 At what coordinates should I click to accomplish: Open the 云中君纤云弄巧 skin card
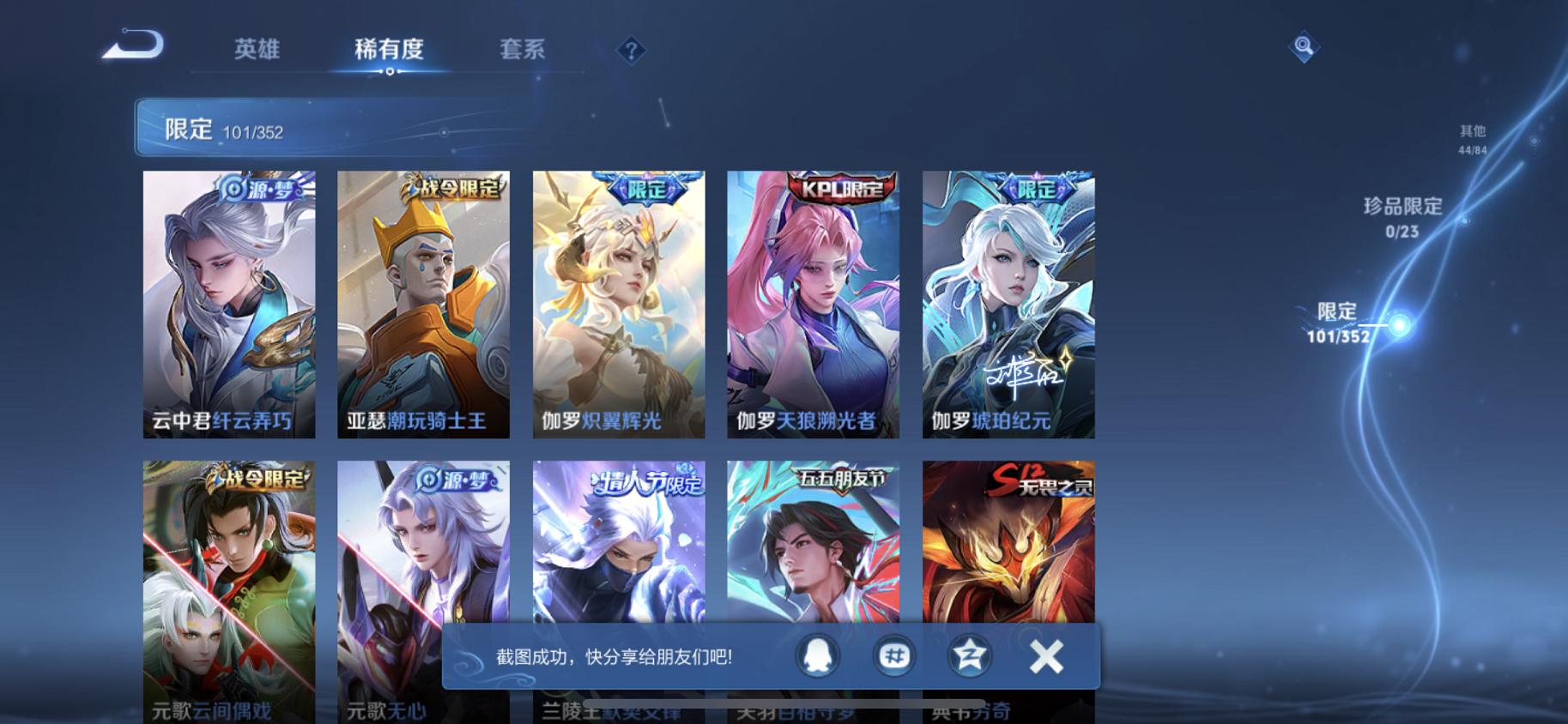point(228,305)
